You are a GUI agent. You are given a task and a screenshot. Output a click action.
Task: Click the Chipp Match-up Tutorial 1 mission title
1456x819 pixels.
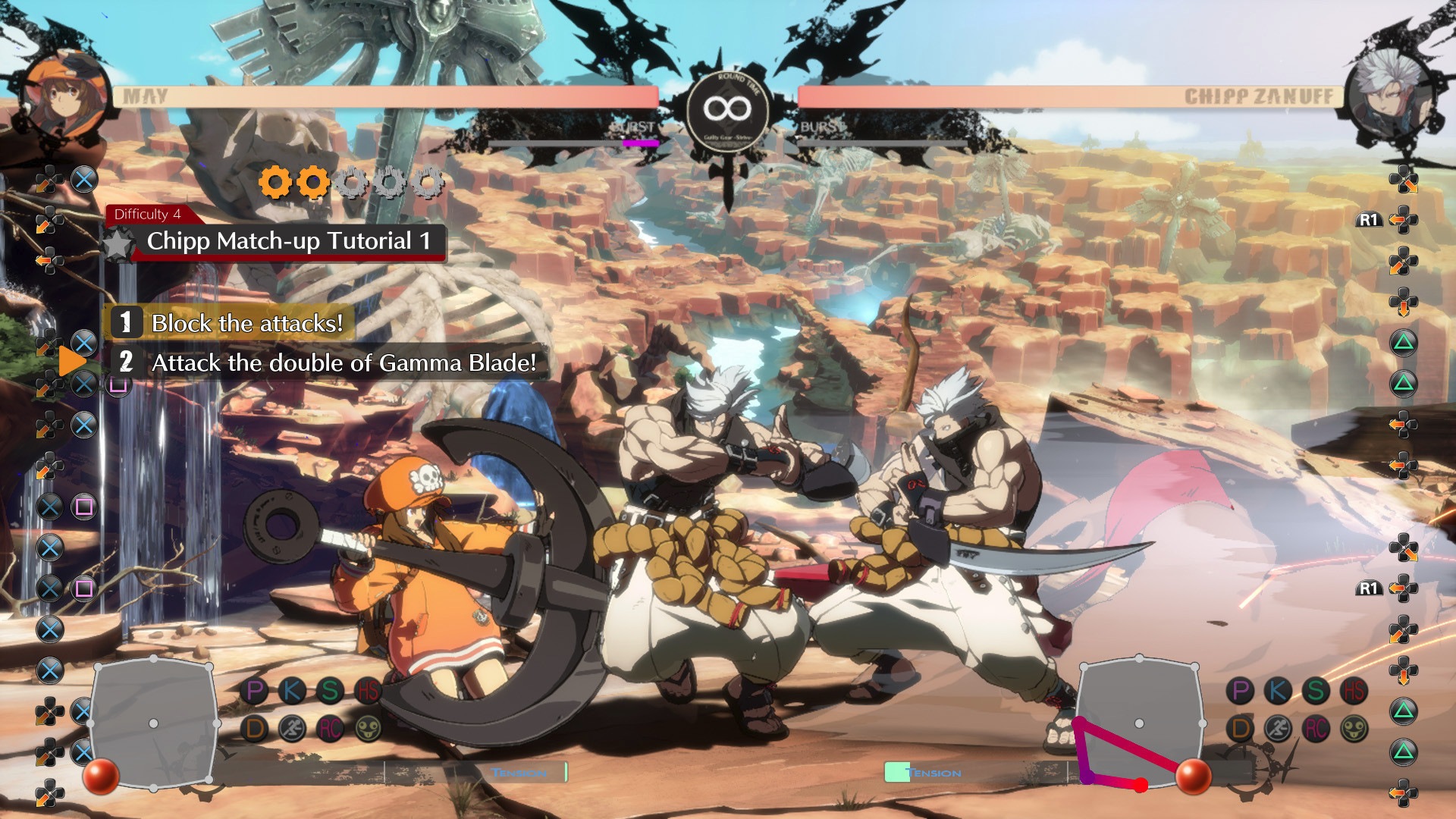(x=288, y=241)
